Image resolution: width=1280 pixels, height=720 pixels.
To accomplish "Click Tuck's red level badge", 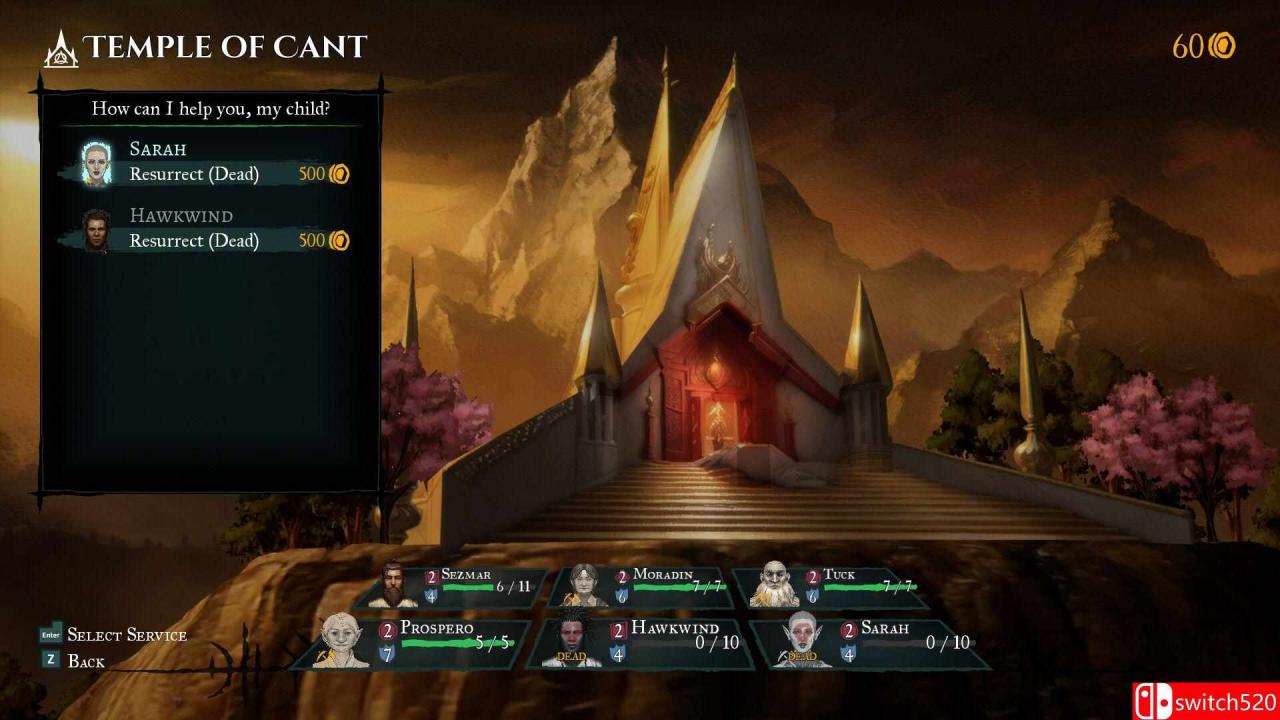I will click(x=812, y=574).
